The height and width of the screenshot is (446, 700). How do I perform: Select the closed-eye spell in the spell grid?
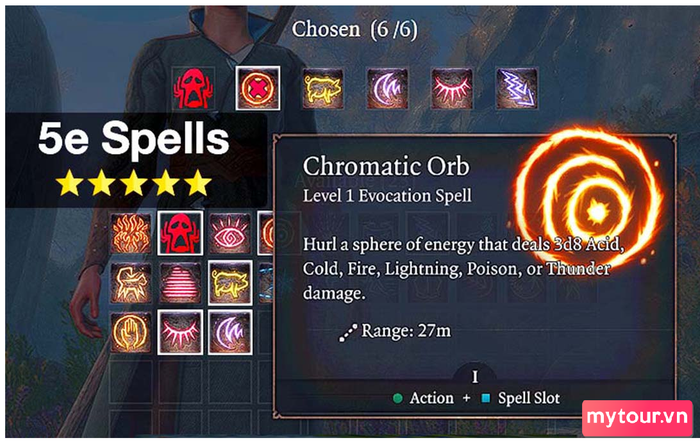click(180, 331)
